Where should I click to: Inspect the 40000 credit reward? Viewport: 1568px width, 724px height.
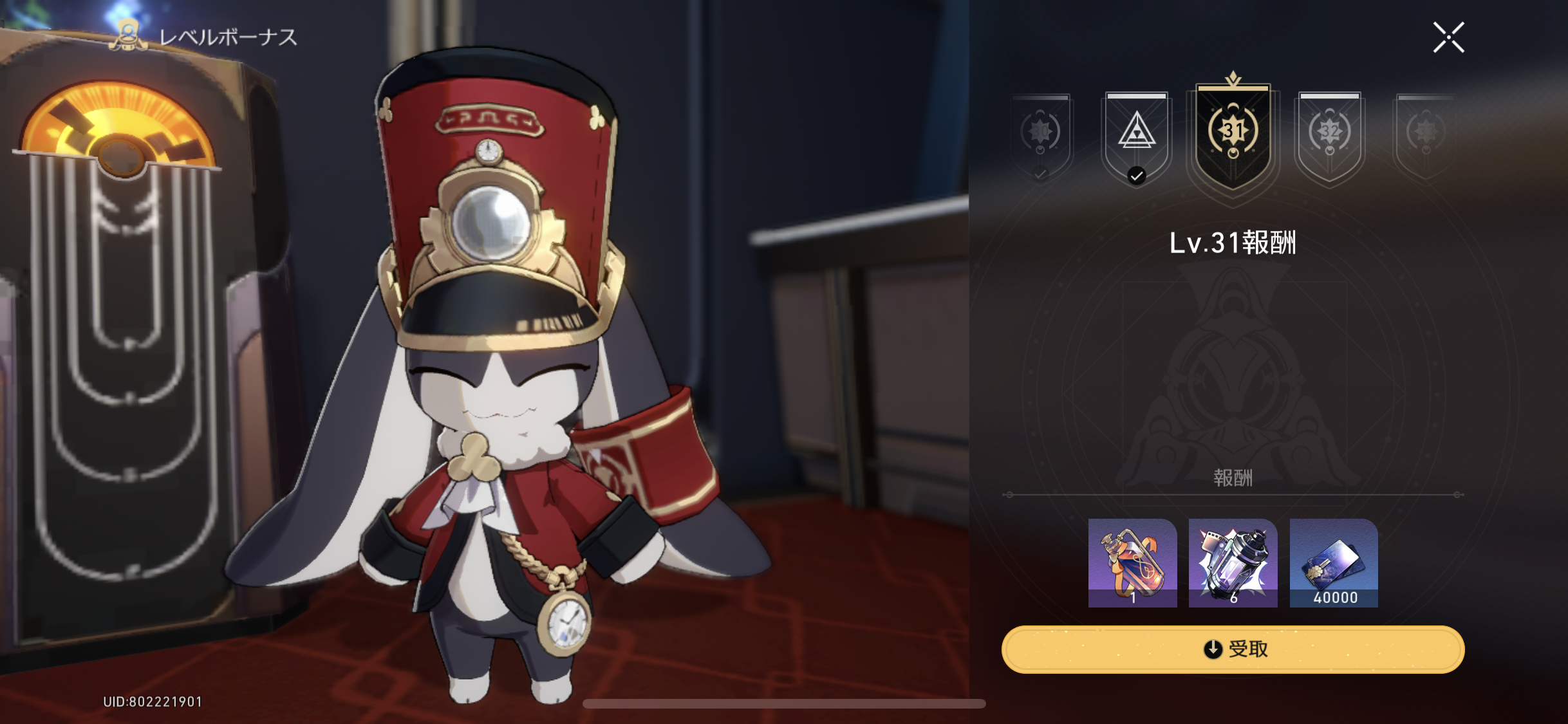pos(1334,562)
